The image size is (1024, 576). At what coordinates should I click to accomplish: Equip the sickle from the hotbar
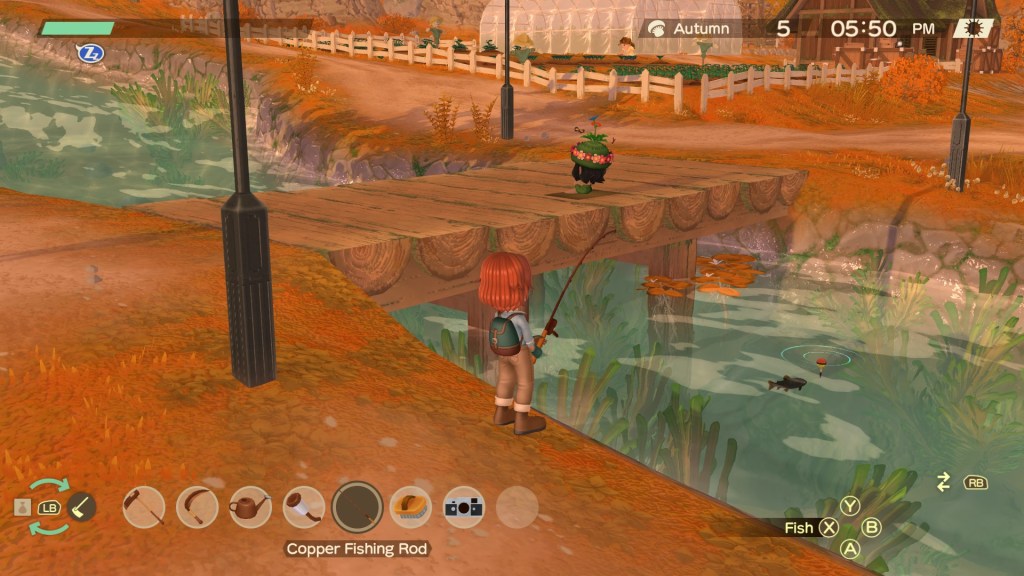[x=197, y=507]
